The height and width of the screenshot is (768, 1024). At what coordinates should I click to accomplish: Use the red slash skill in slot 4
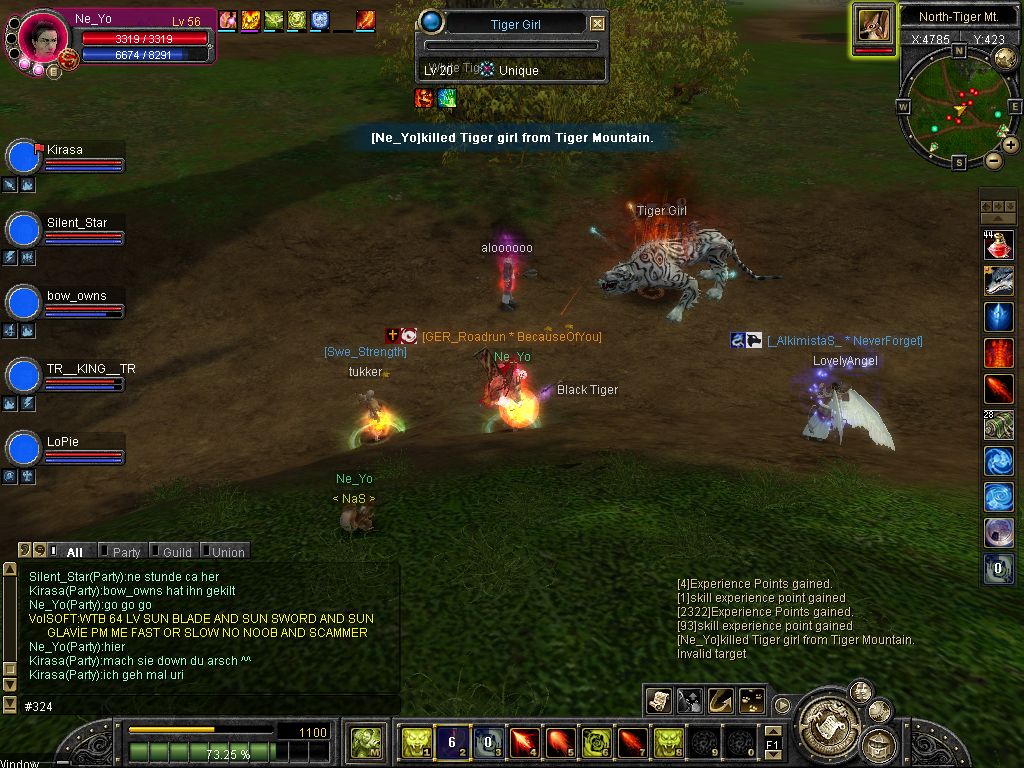pos(524,742)
